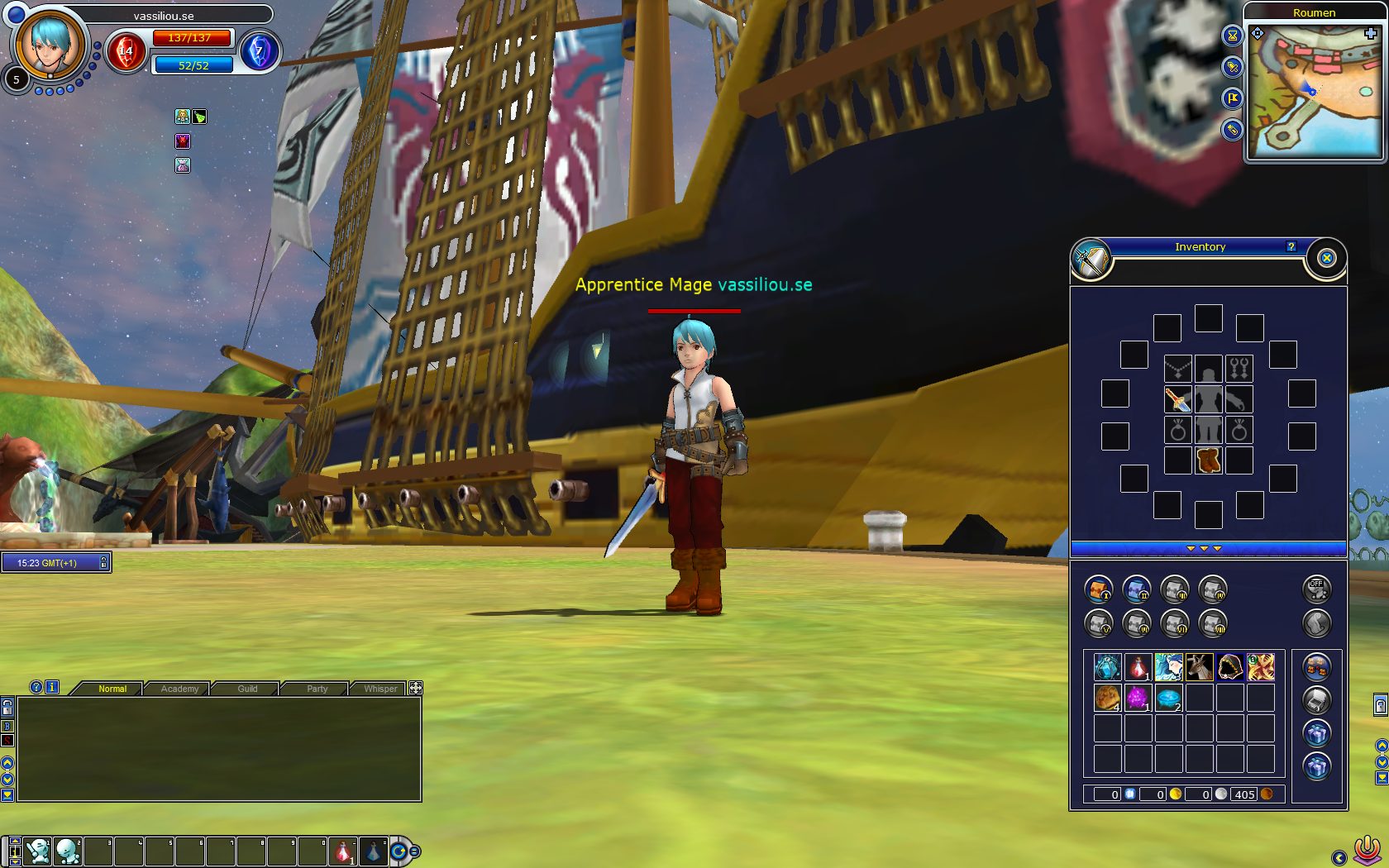Zoom in the minimap with the plus button
The height and width of the screenshot is (868, 1389).
(1370, 34)
